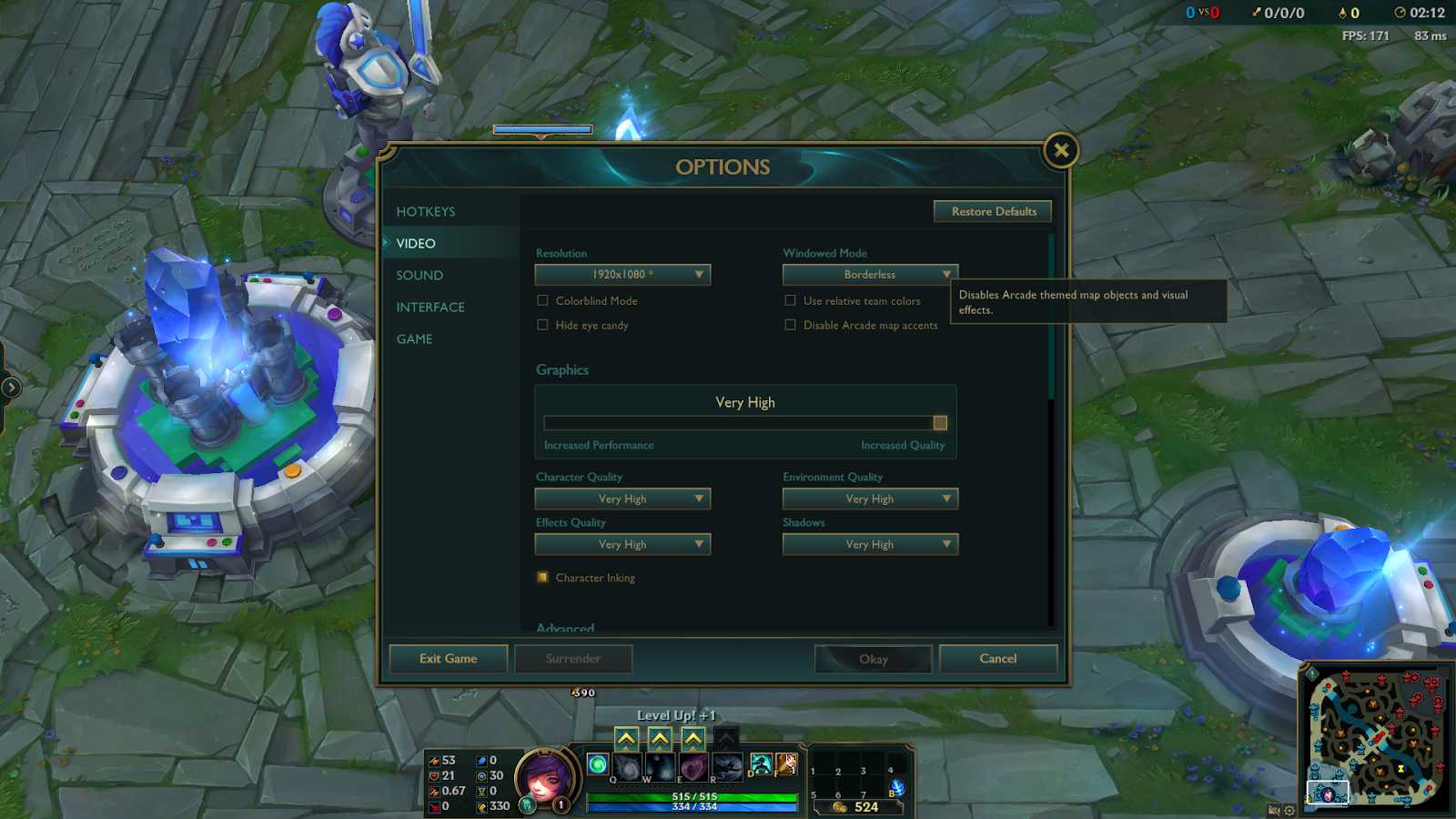This screenshot has width=1456, height=819.
Task: Switch to the SOUND tab
Action: 420,275
